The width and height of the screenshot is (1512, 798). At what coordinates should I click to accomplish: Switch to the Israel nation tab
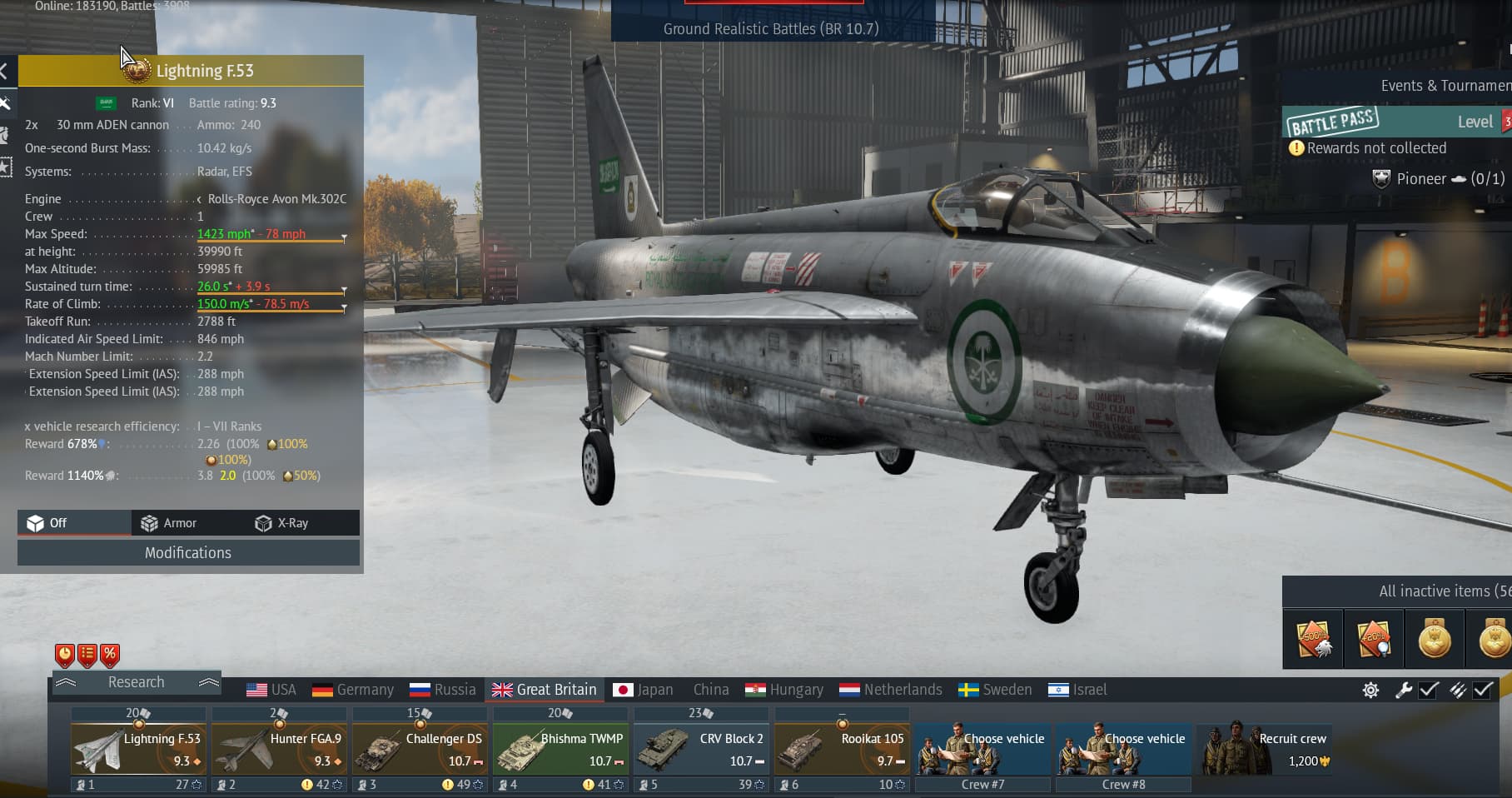(1078, 690)
